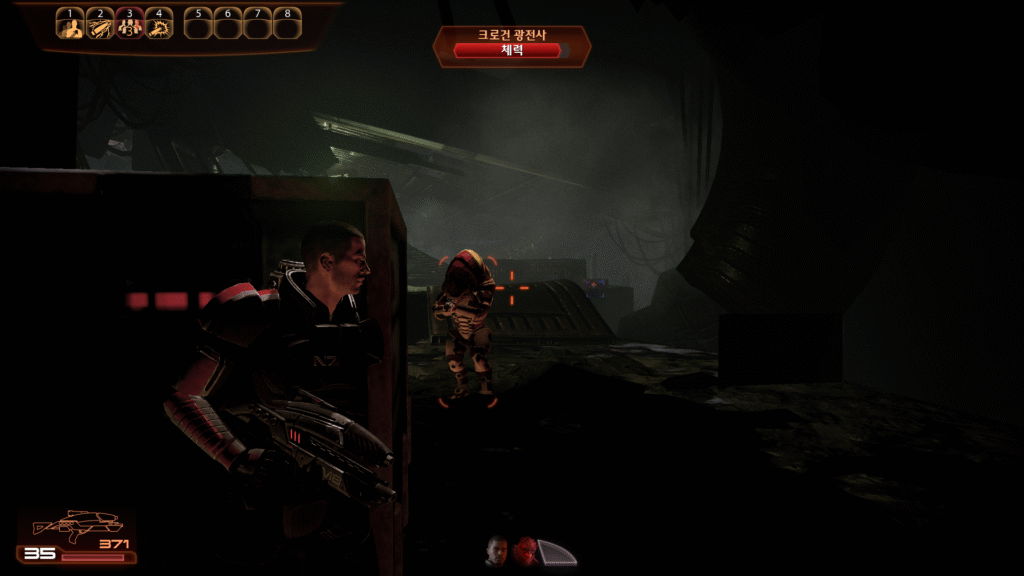
Task: Select the red krogan squadmate portrait
Action: (x=526, y=550)
